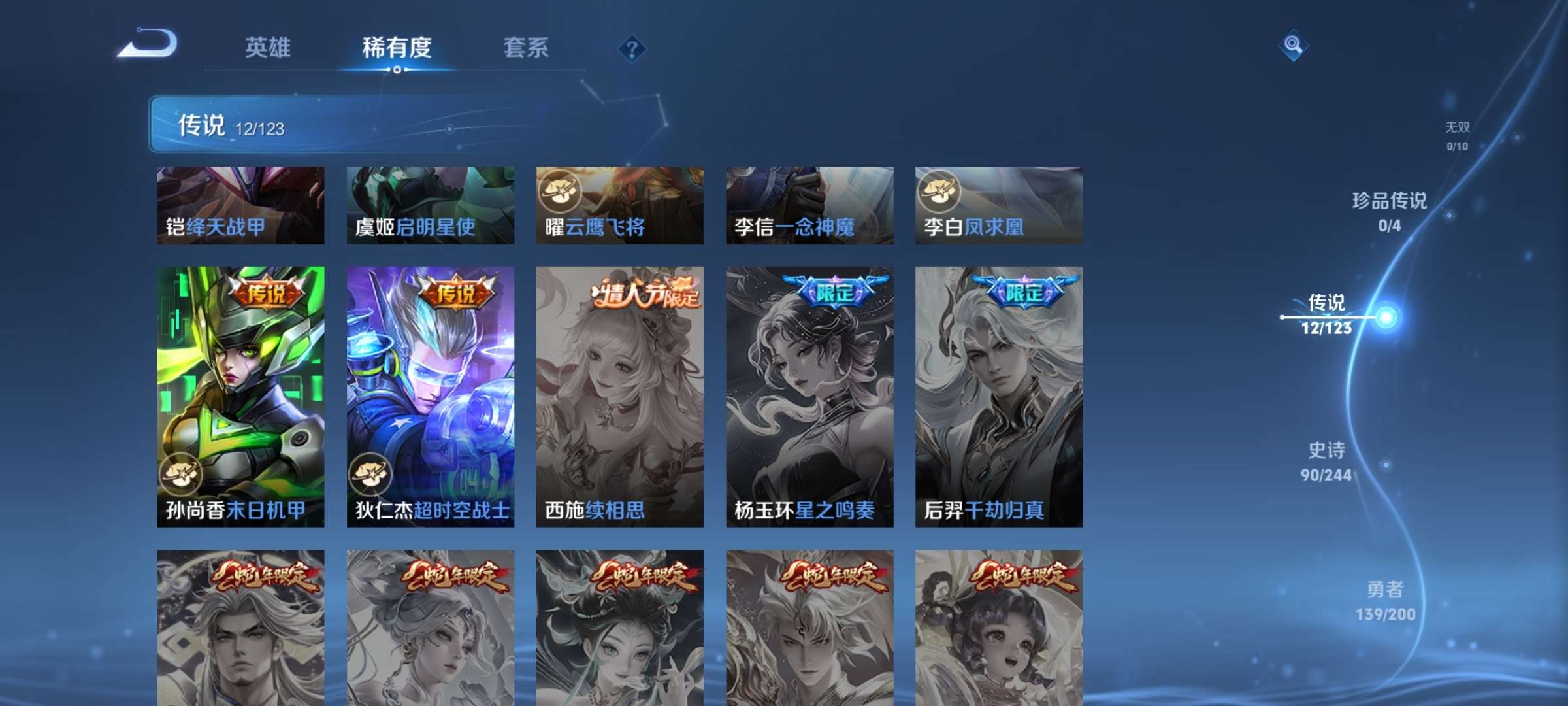Open the help question mark icon
The width and height of the screenshot is (1568, 706).
(x=630, y=48)
